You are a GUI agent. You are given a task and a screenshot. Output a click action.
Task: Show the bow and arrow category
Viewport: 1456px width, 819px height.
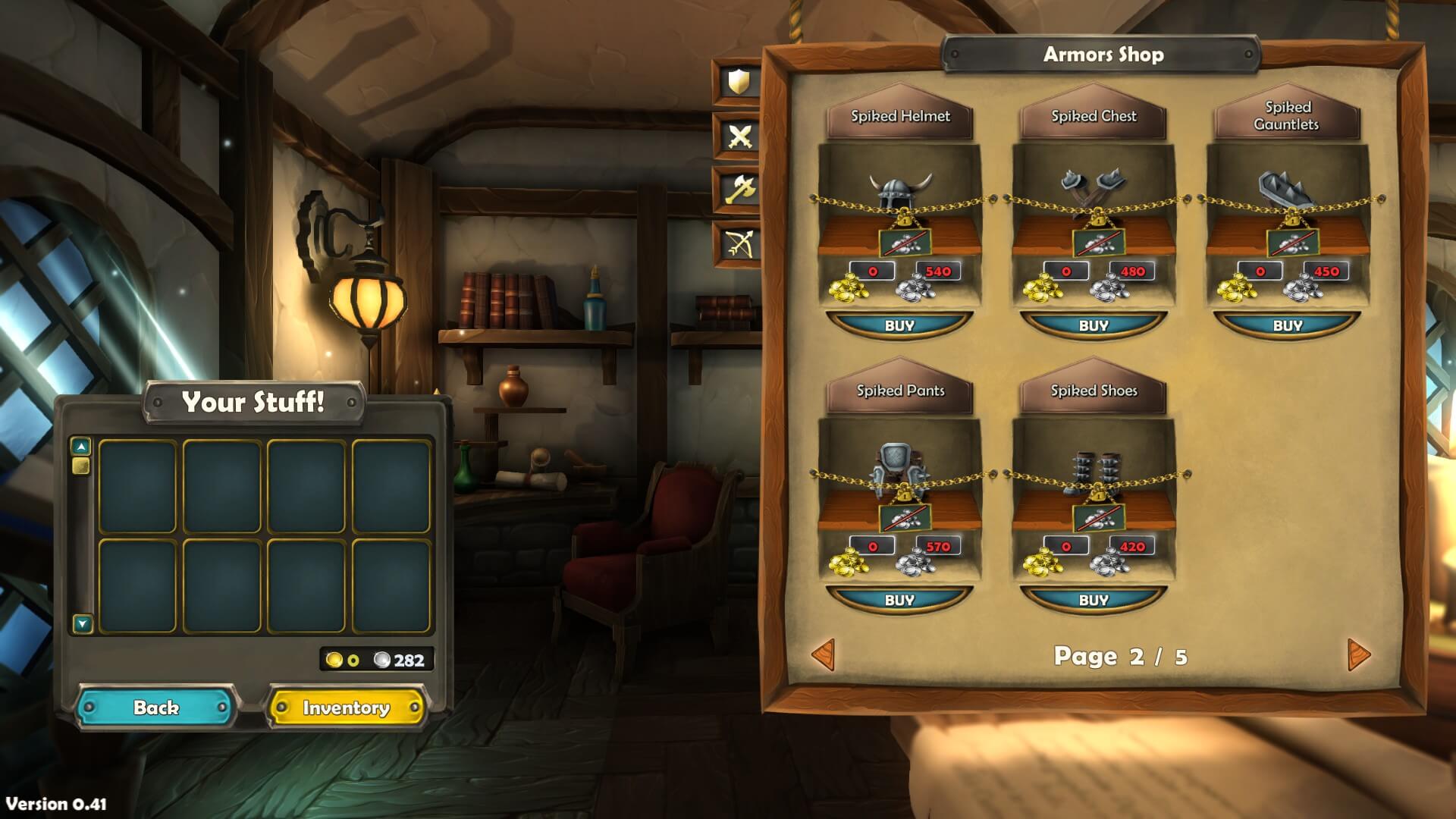click(739, 243)
